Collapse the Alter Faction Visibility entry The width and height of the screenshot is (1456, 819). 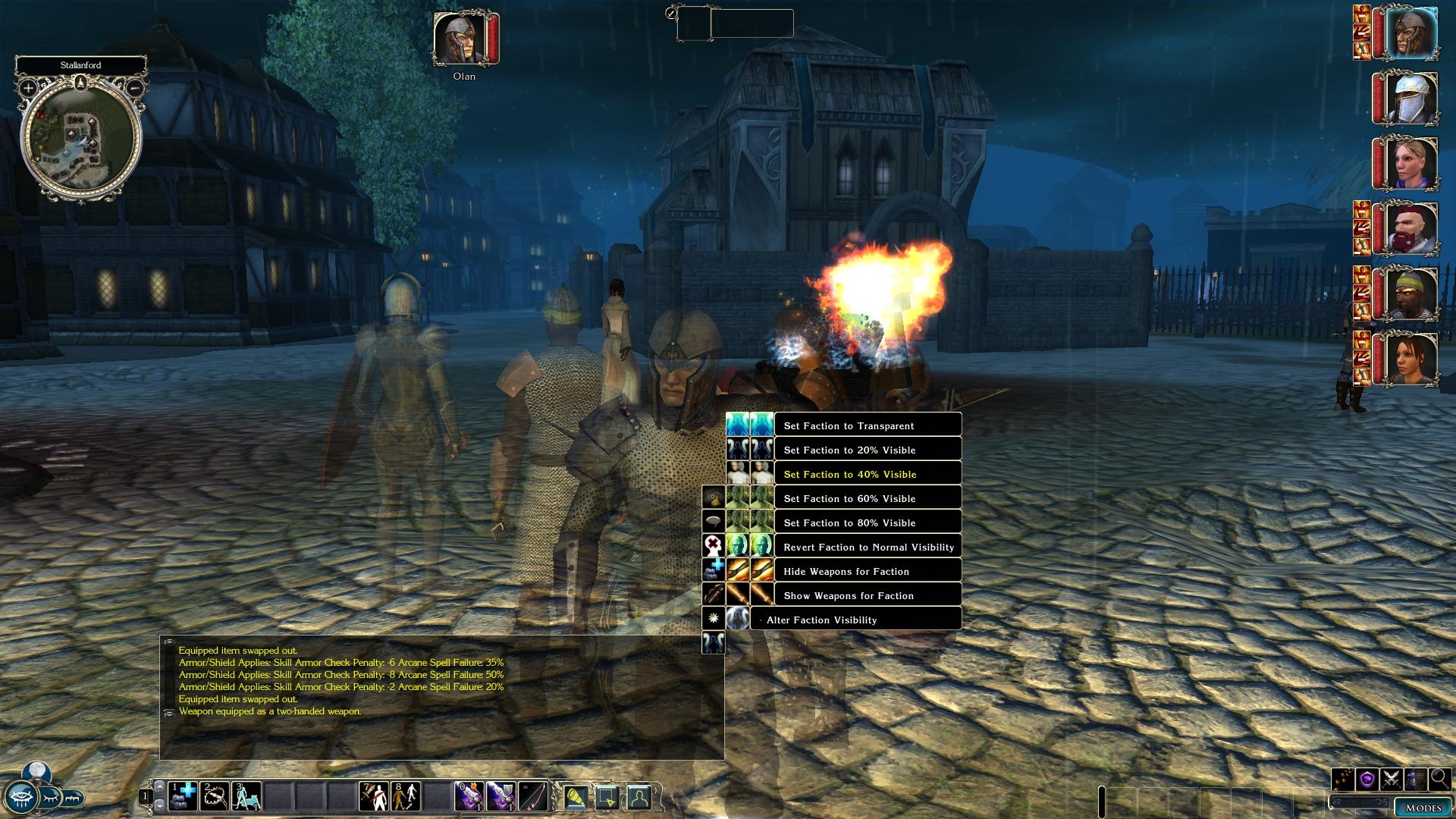[761, 620]
